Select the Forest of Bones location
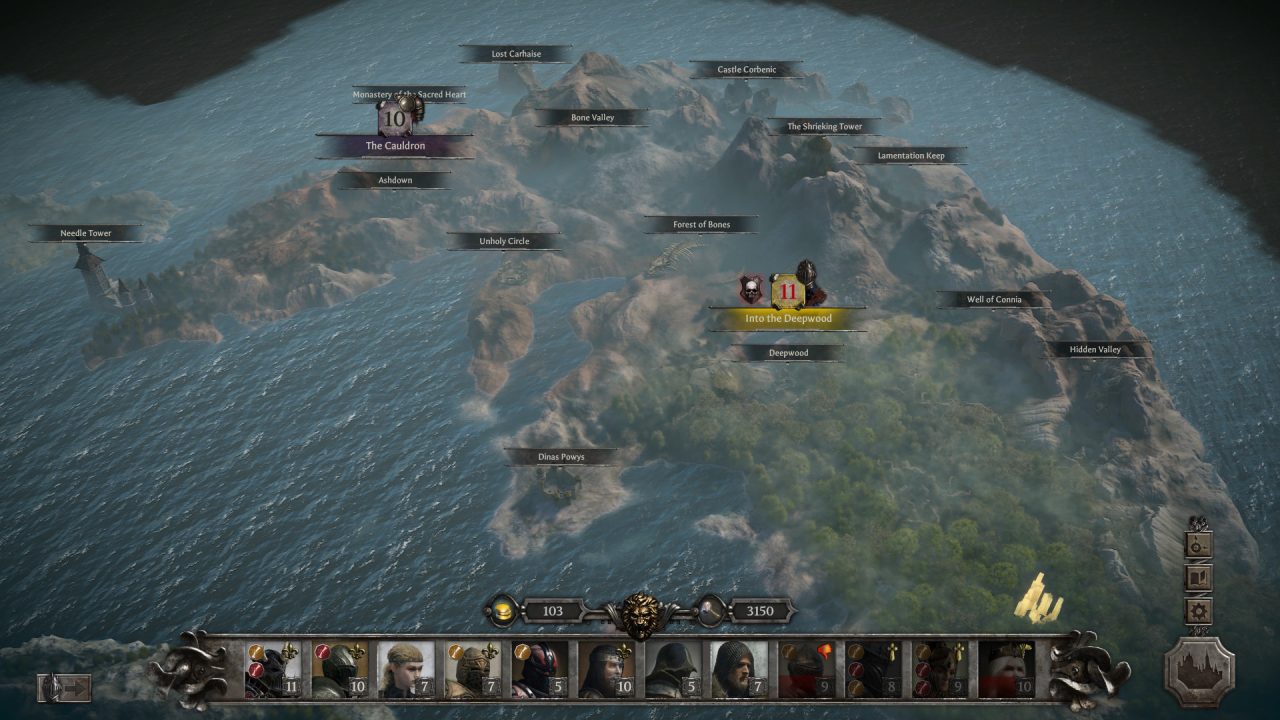 (701, 225)
